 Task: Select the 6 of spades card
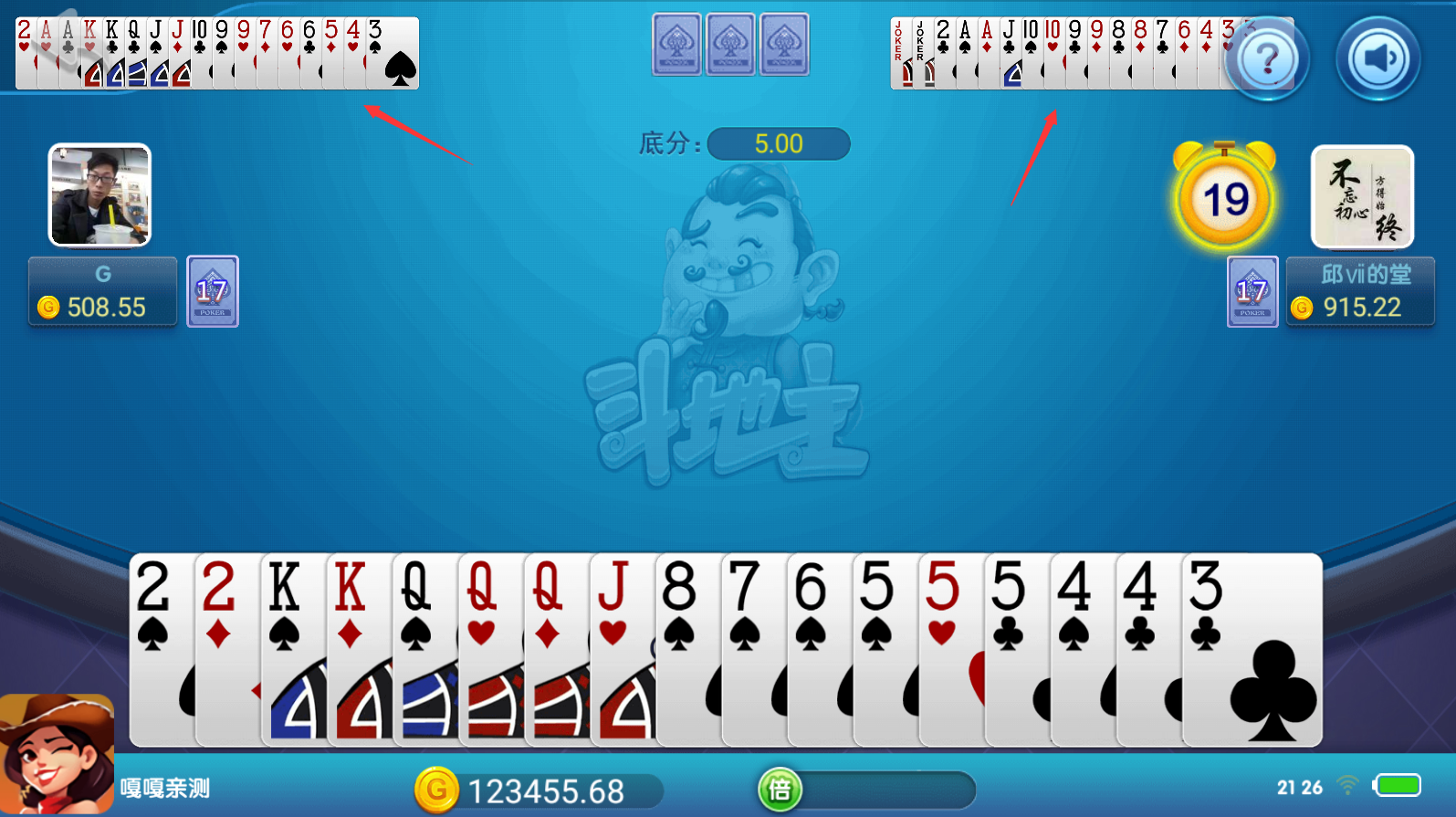819,648
